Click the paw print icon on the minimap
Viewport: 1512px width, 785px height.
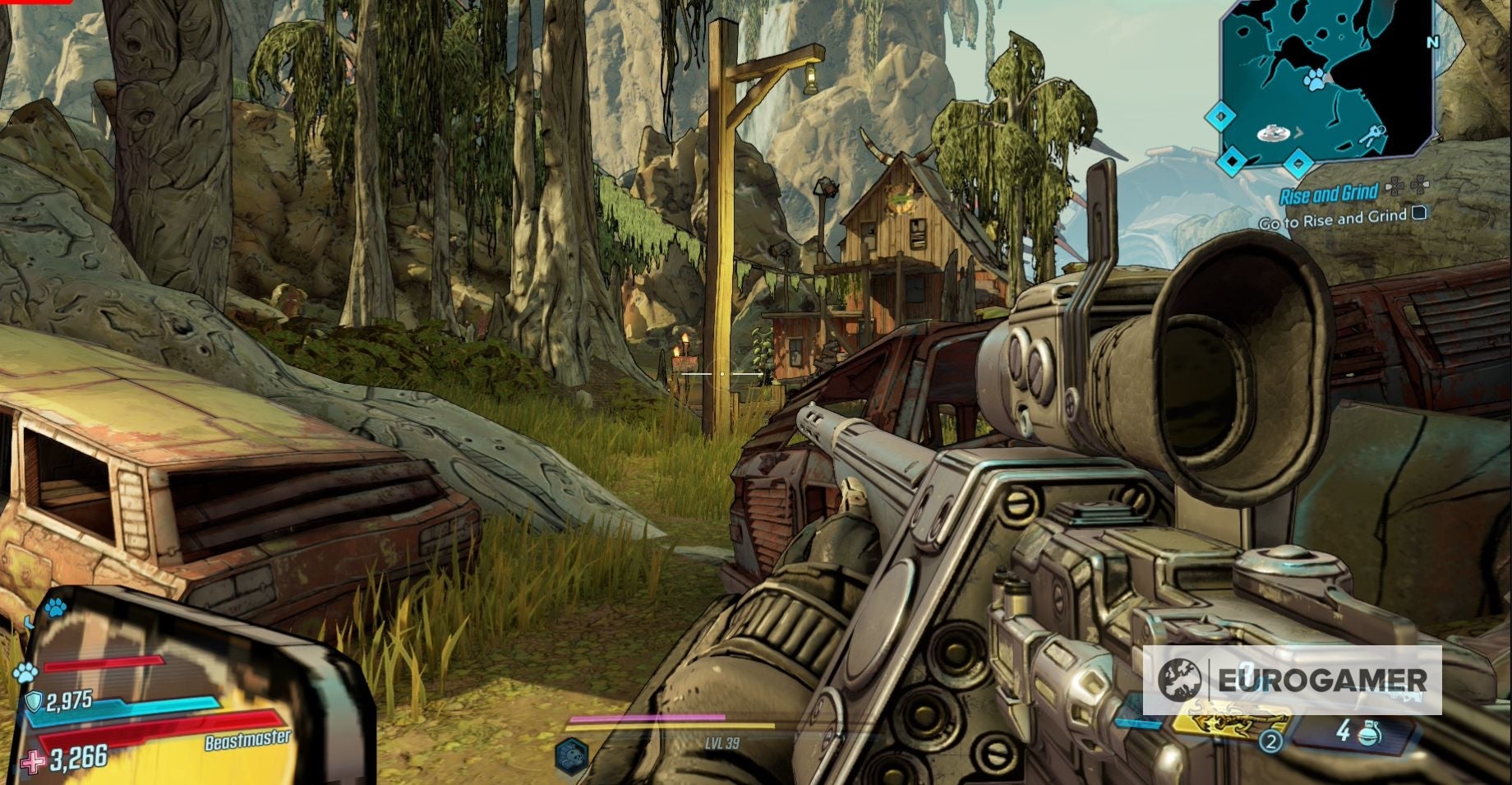[1315, 80]
